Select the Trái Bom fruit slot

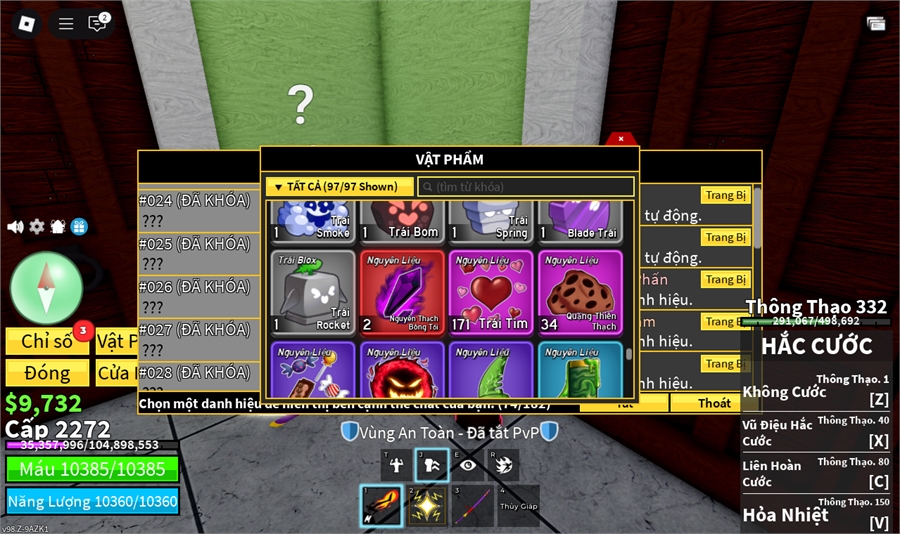pos(402,220)
